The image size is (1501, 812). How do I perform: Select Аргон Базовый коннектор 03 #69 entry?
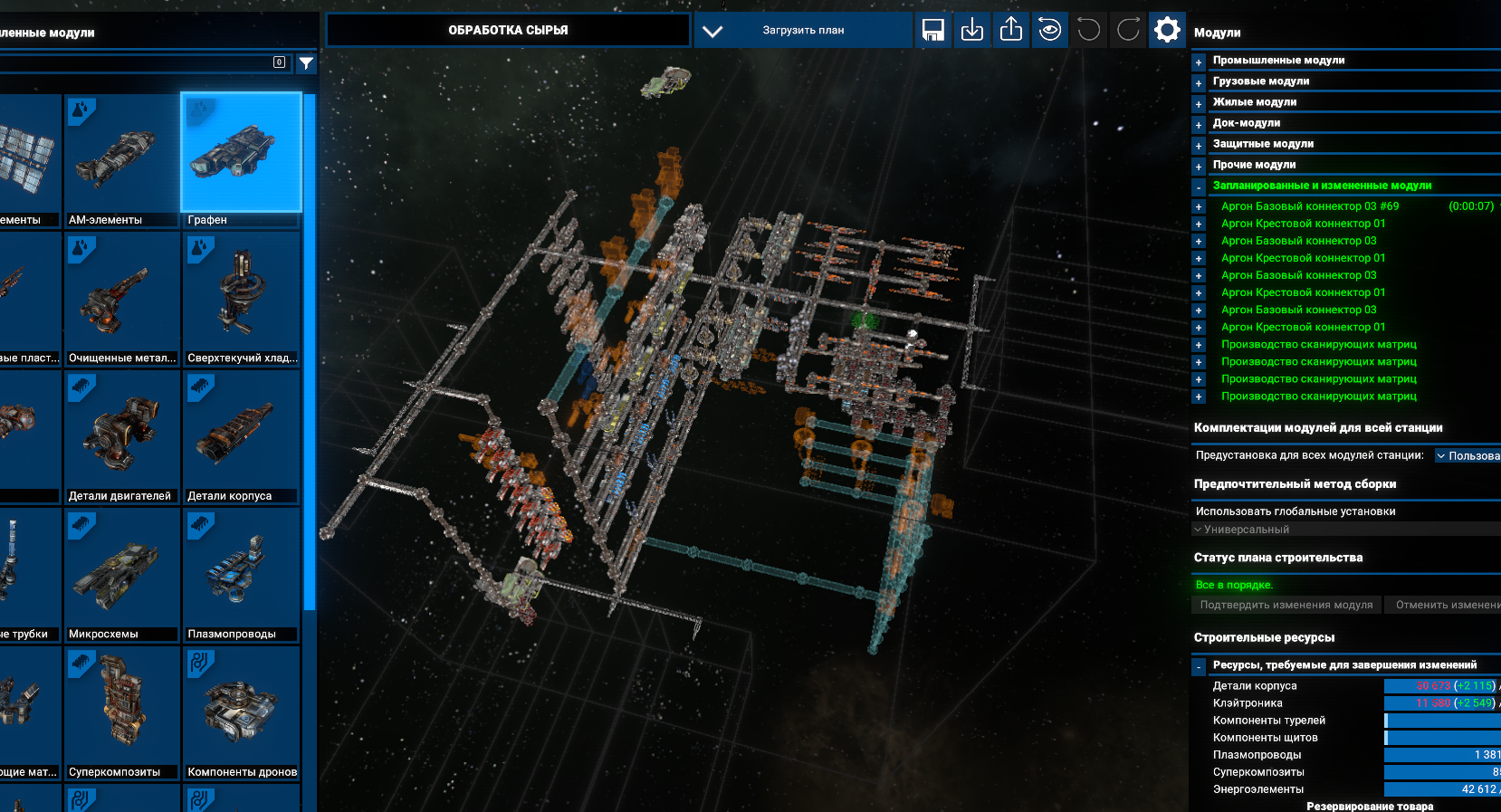coord(1309,206)
